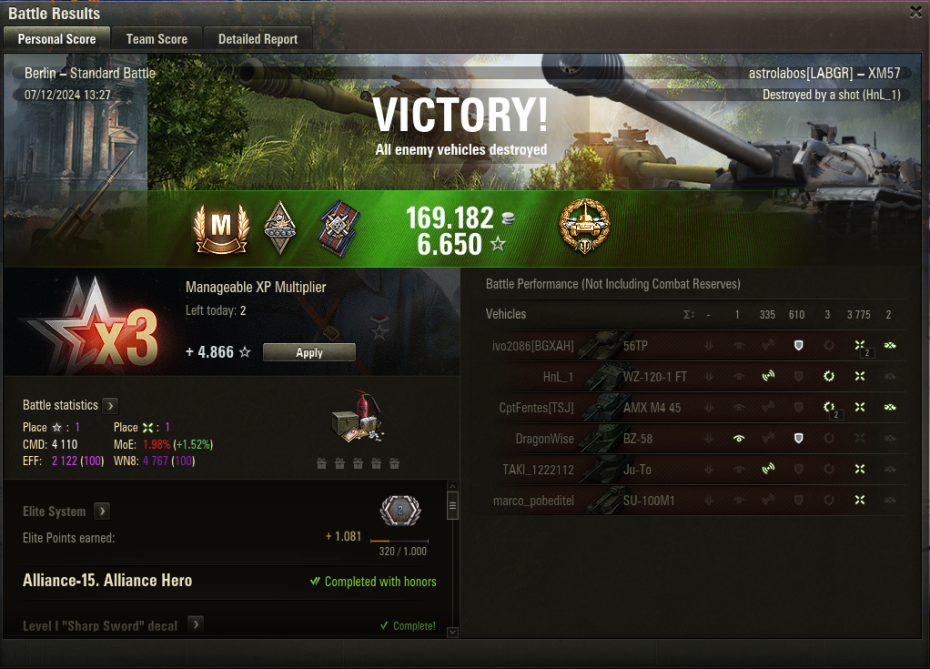Expand the Elite System details
This screenshot has width=930, height=669.
[x=102, y=511]
